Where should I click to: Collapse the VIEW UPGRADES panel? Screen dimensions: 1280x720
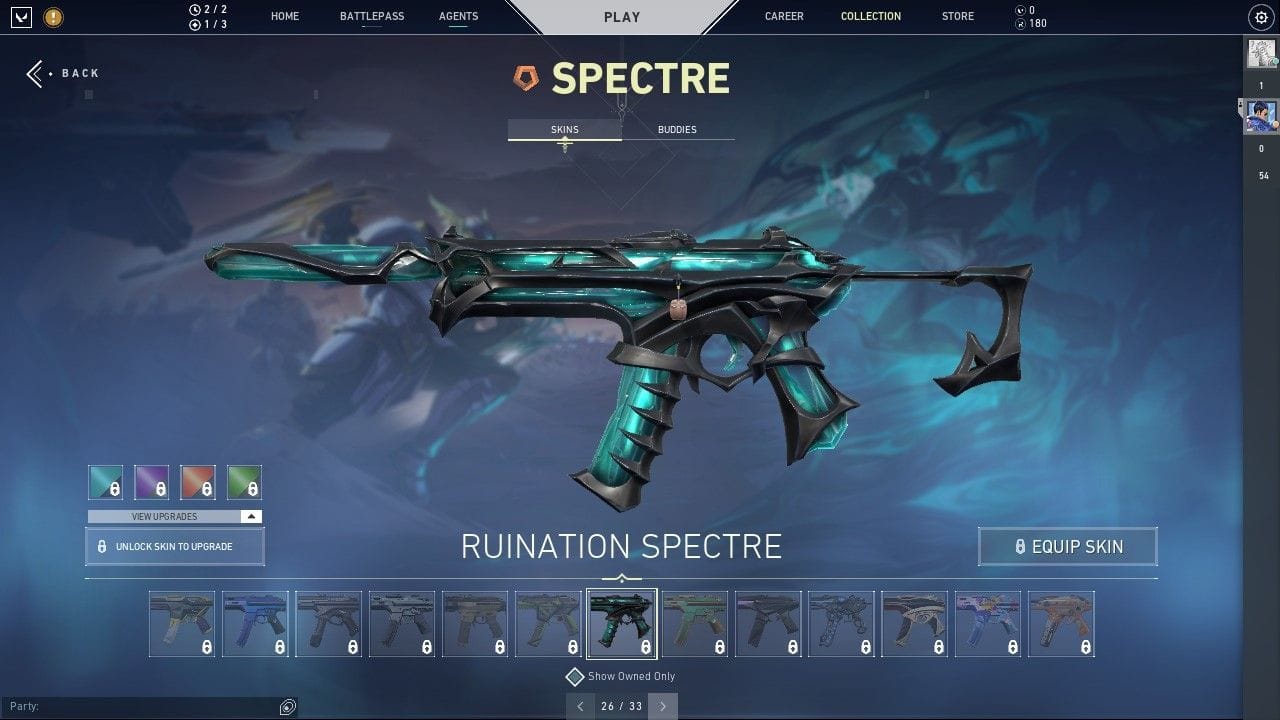coord(253,516)
